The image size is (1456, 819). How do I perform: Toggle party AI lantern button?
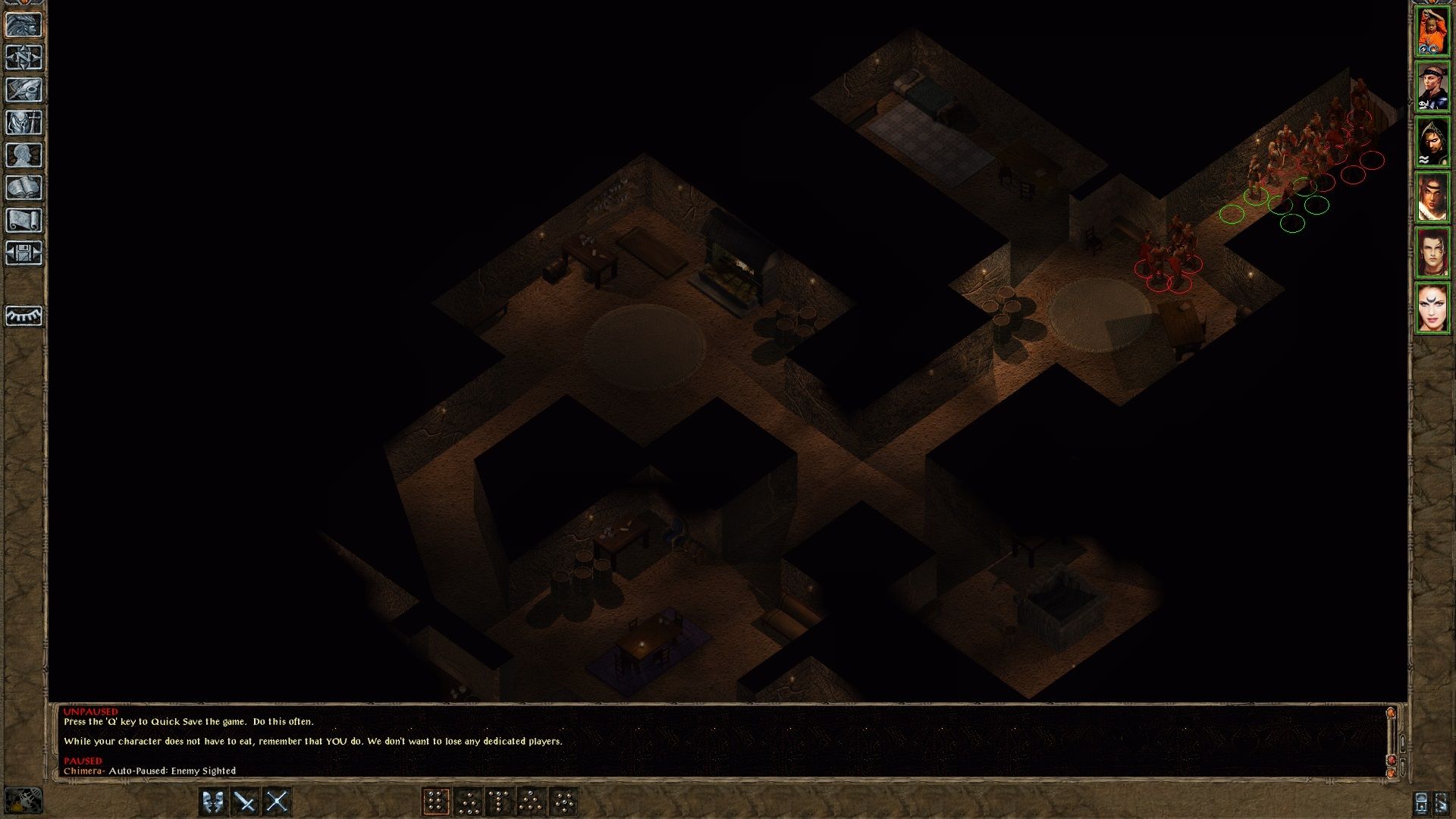click(x=24, y=801)
